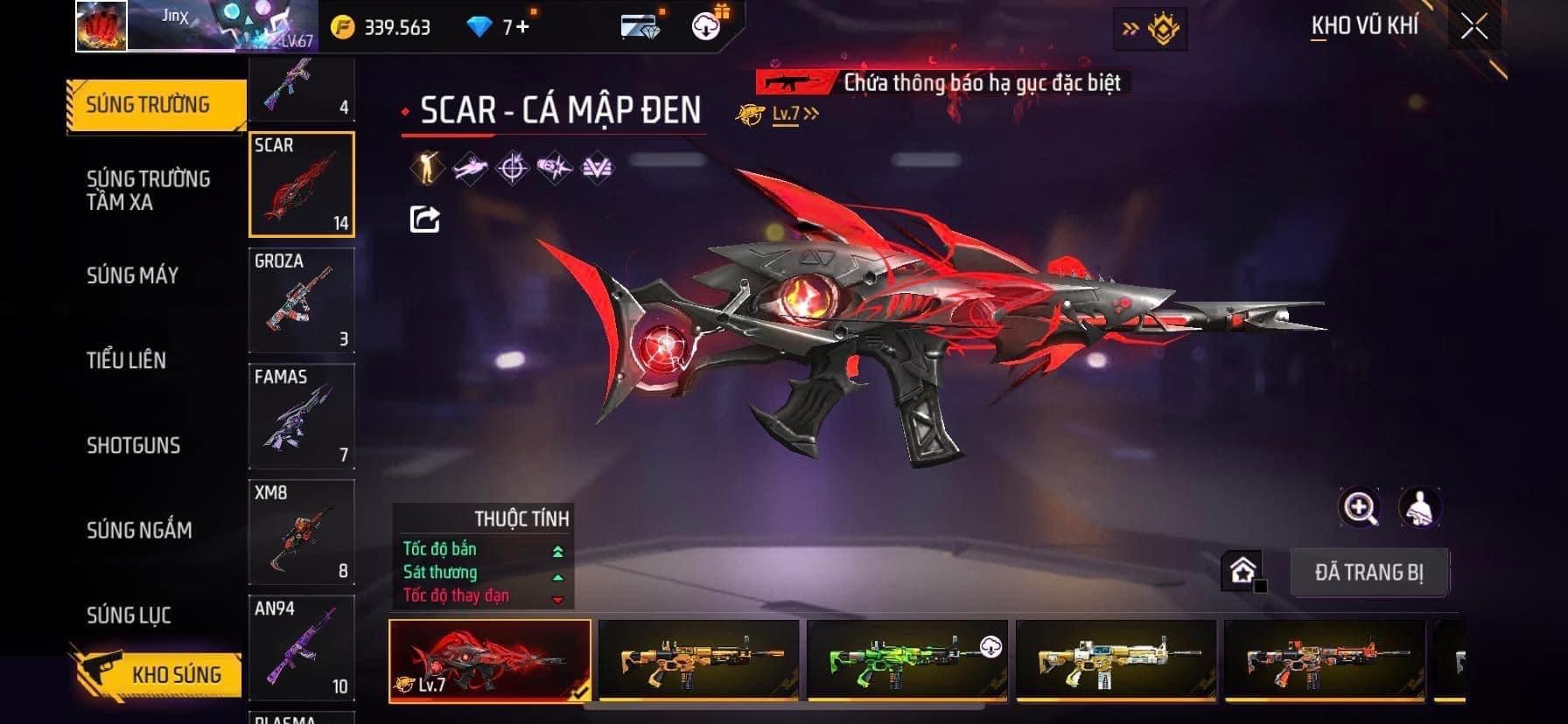
Task: Select the AN94 weapon tile
Action: [302, 648]
